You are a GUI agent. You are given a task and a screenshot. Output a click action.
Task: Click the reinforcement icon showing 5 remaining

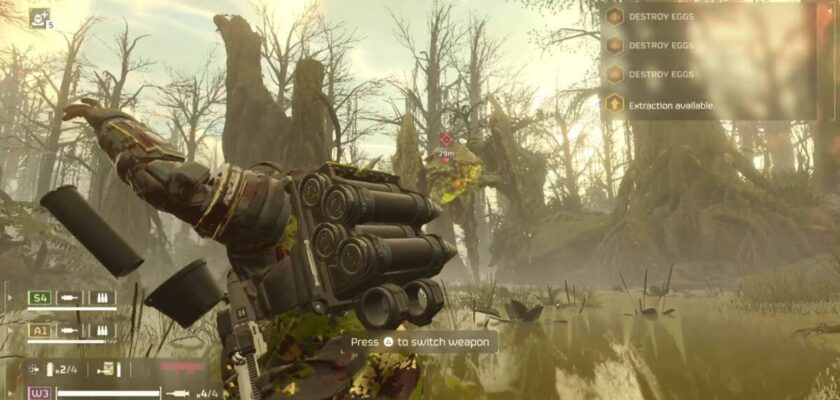click(x=39, y=17)
